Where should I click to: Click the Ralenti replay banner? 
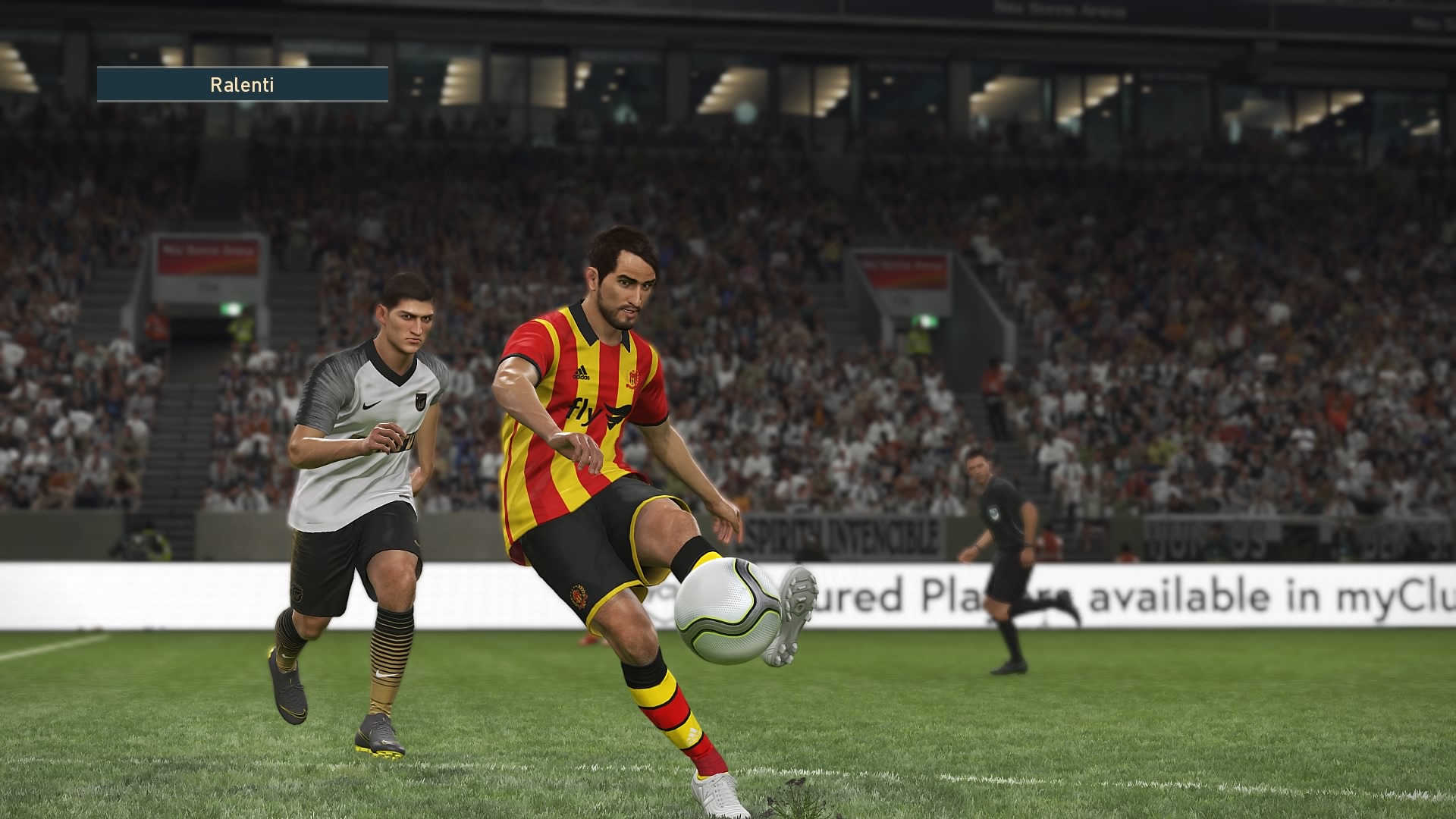pyautogui.click(x=242, y=84)
